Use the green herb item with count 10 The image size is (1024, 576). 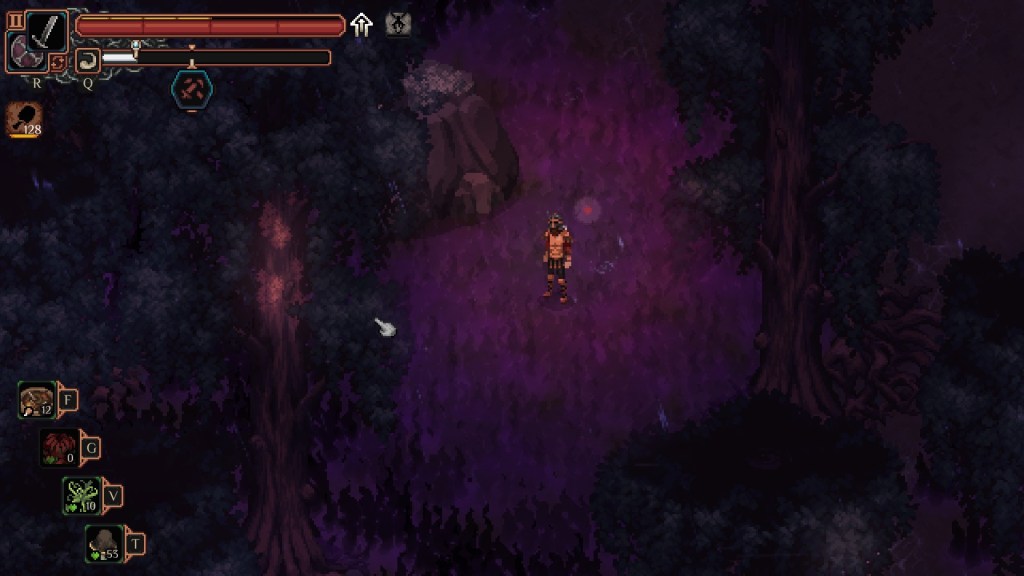(81, 494)
